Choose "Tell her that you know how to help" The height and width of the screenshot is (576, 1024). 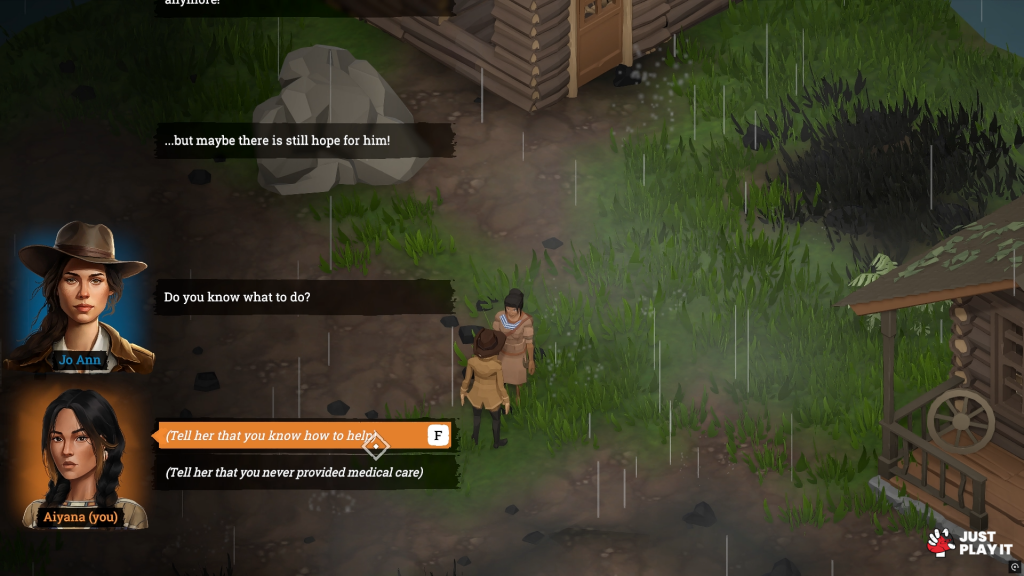[x=290, y=436]
